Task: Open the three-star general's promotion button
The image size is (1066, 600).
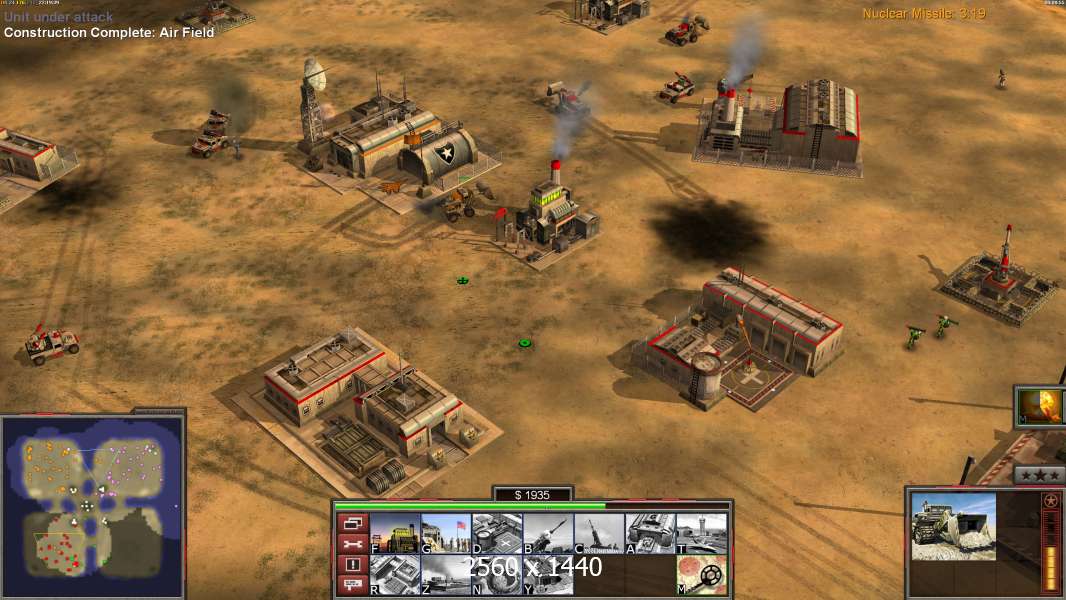Action: coord(1039,475)
